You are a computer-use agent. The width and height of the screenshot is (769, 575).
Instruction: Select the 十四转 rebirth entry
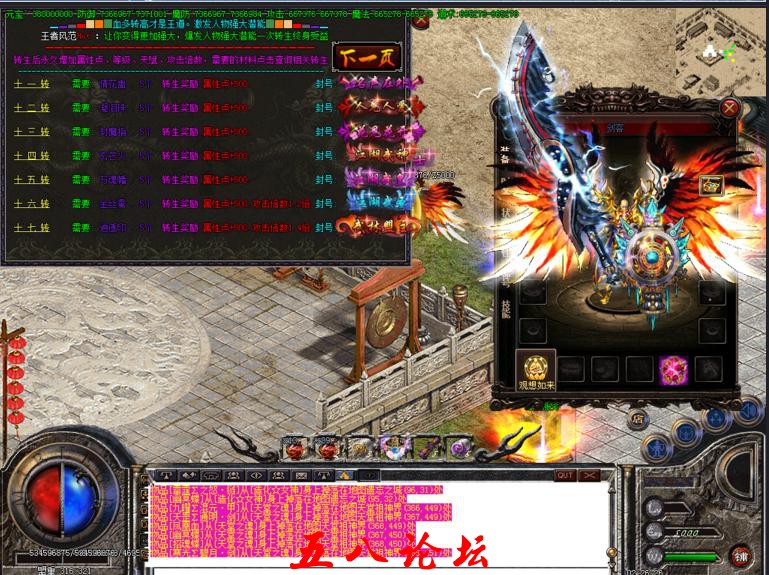click(x=31, y=156)
